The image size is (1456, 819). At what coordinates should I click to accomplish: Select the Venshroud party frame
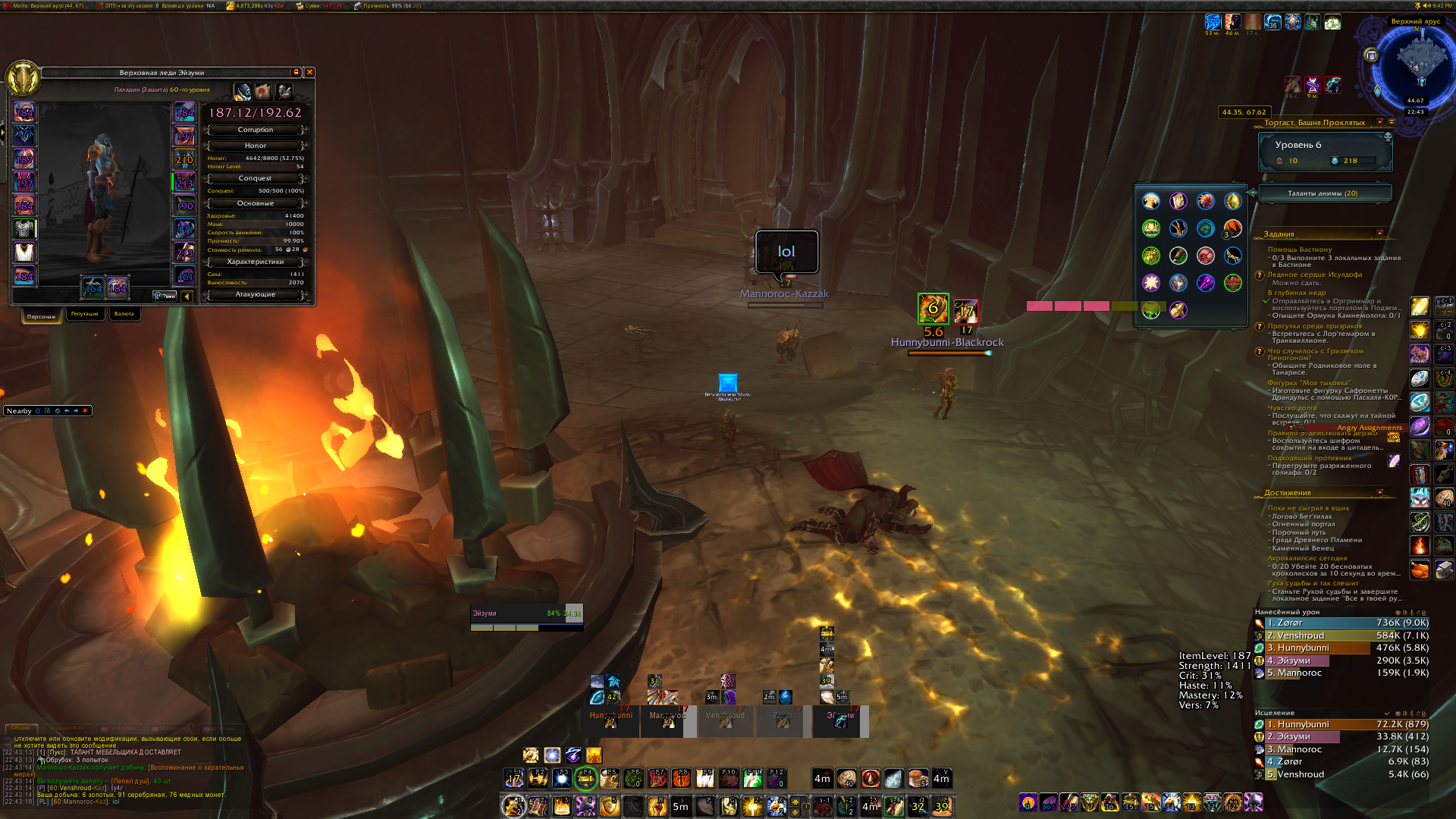pyautogui.click(x=725, y=720)
